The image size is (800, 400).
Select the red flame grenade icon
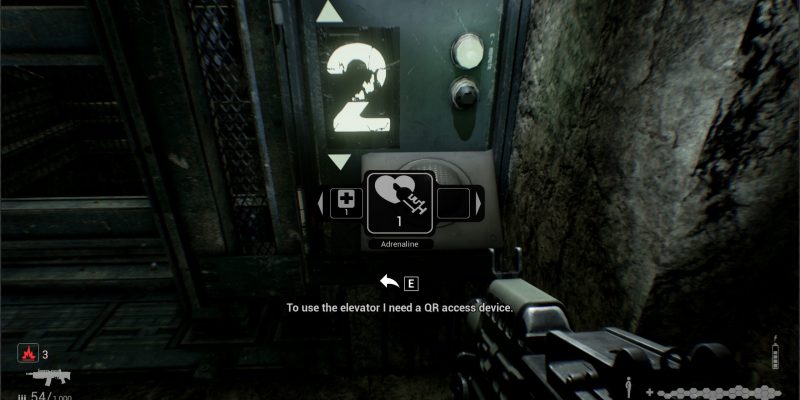27,353
